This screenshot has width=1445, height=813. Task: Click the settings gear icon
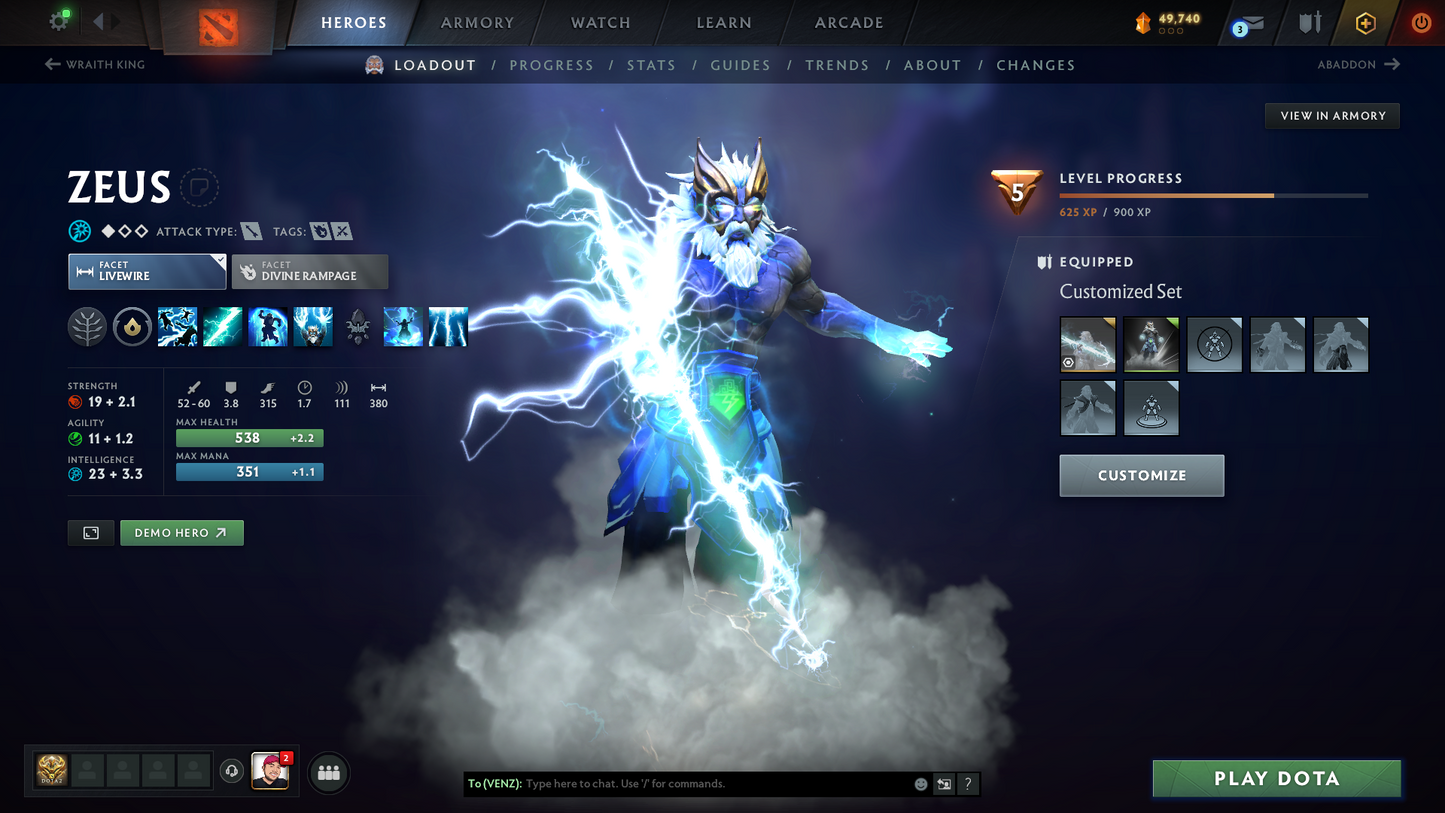[x=57, y=20]
